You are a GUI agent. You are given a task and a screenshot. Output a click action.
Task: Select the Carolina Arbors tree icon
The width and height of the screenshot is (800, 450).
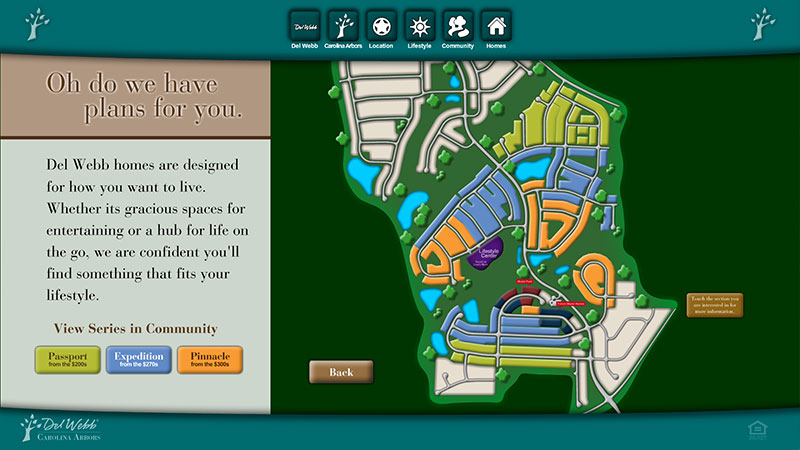[343, 25]
